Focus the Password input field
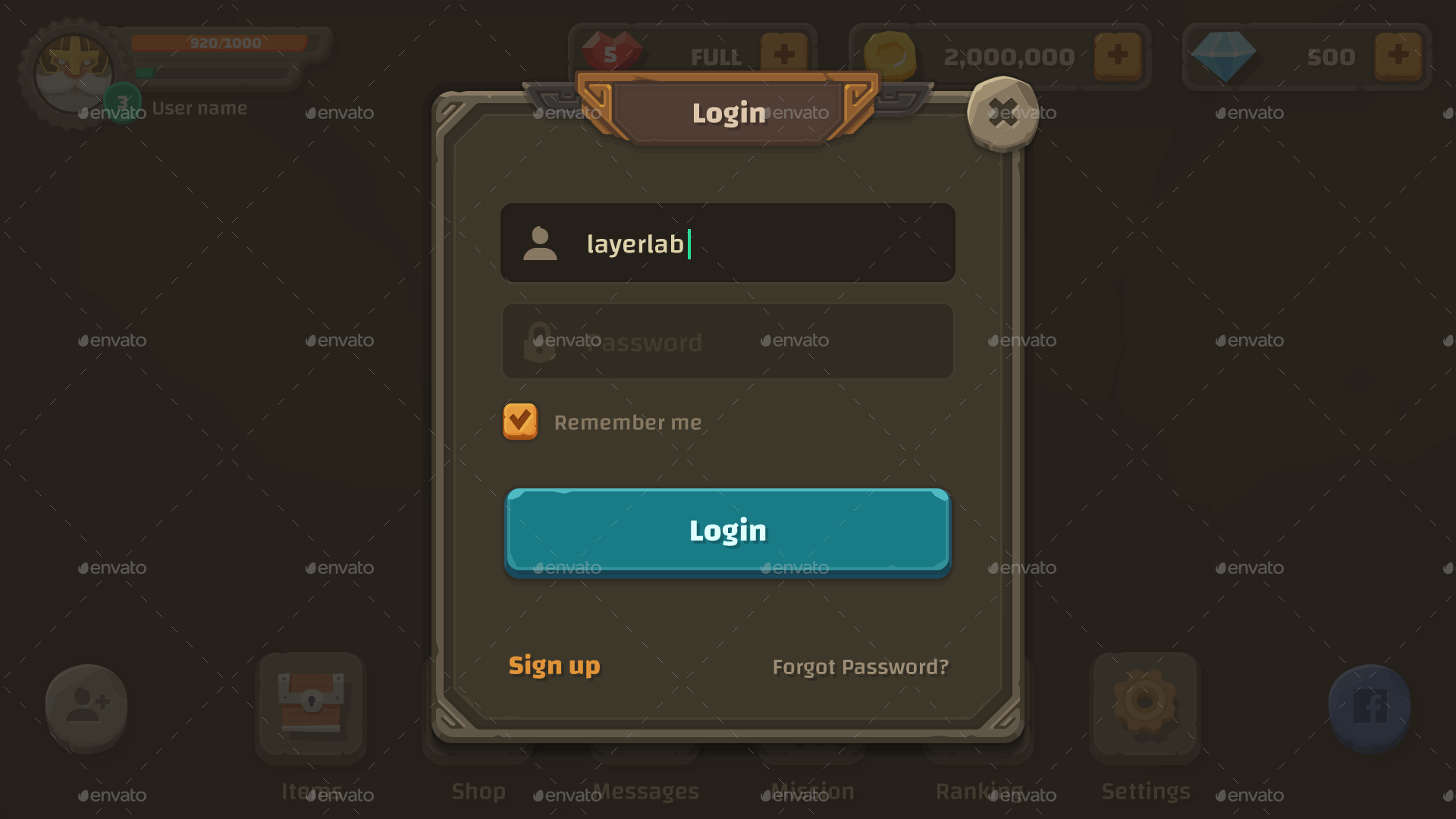 [x=726, y=341]
